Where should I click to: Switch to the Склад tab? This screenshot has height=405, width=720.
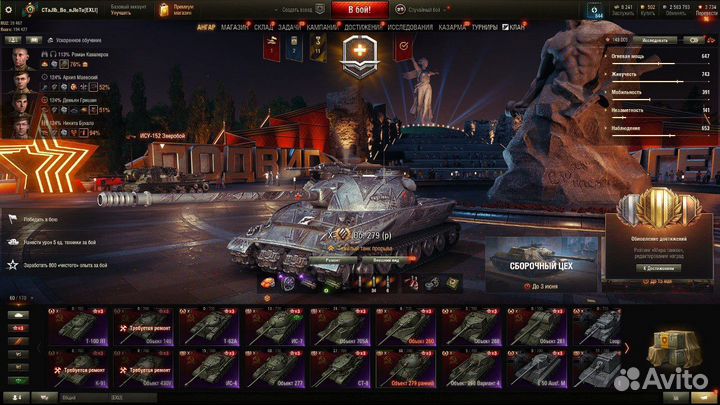(265, 28)
